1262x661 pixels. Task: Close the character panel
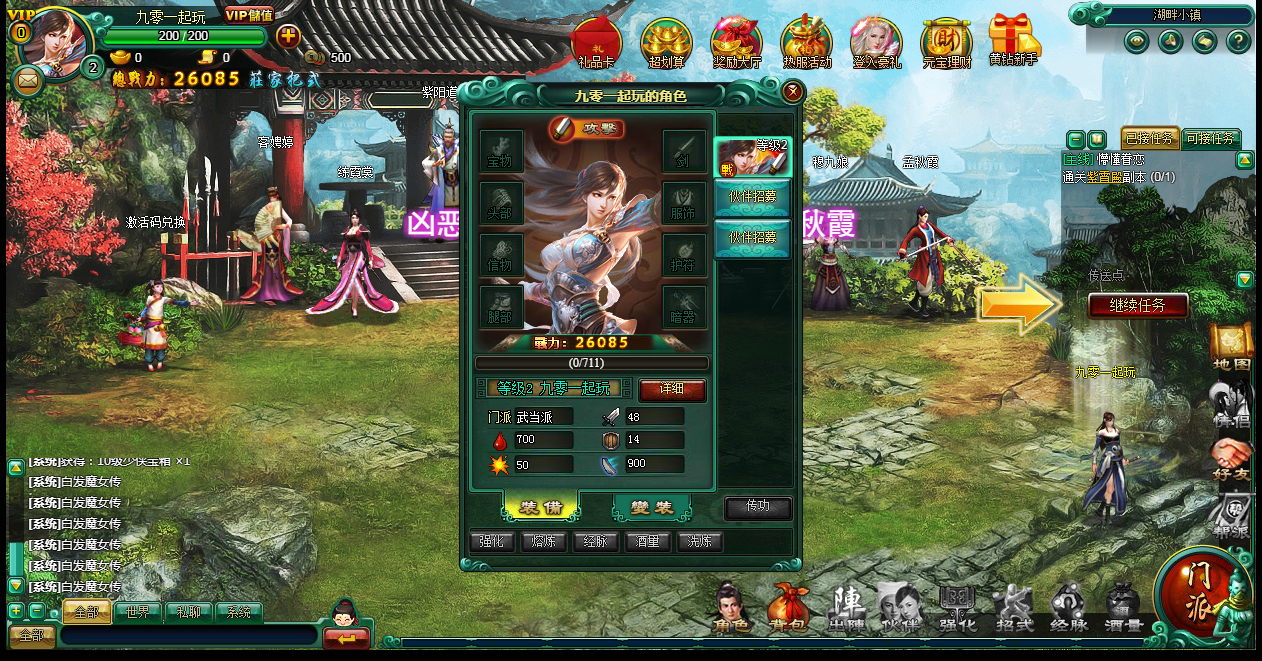tap(793, 93)
